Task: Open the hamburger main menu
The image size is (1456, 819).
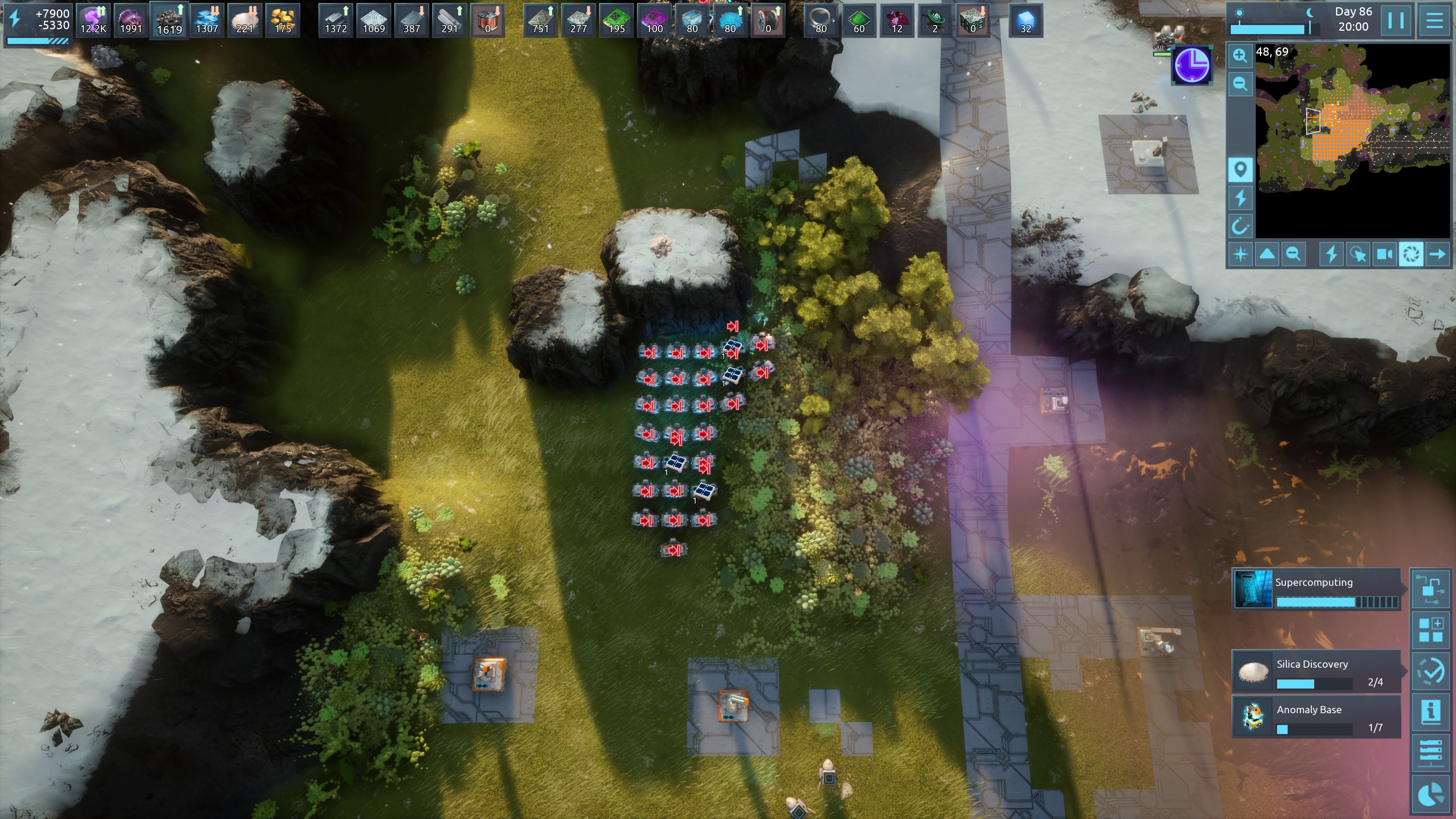Action: 1434,20
